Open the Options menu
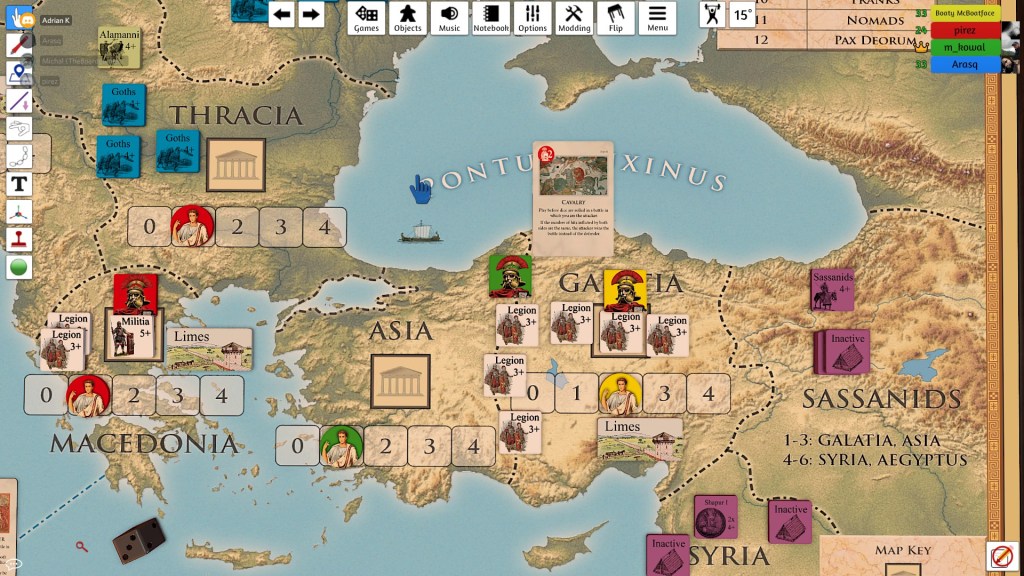The image size is (1024, 576). click(x=532, y=17)
